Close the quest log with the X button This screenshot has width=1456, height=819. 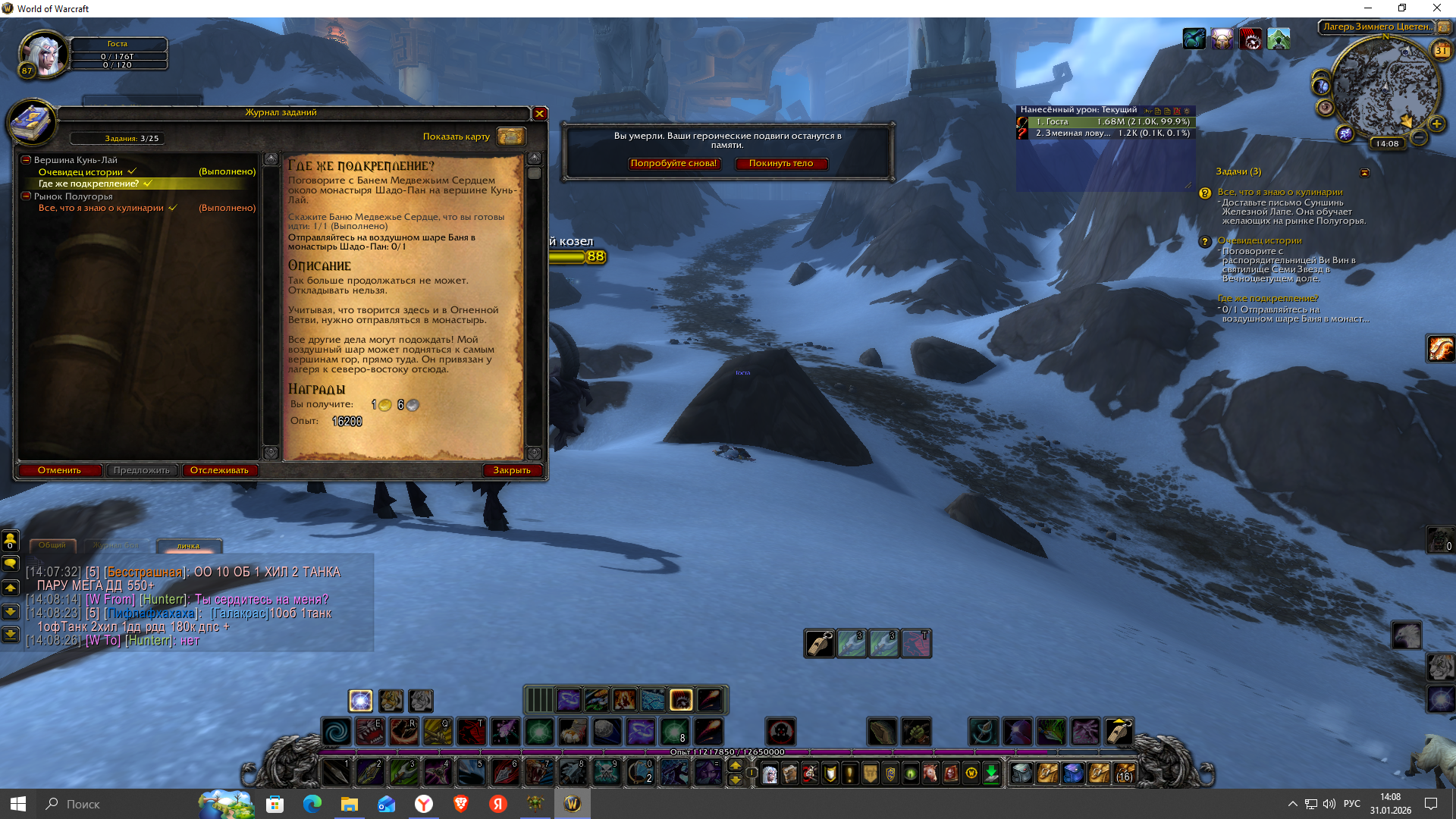[x=539, y=114]
